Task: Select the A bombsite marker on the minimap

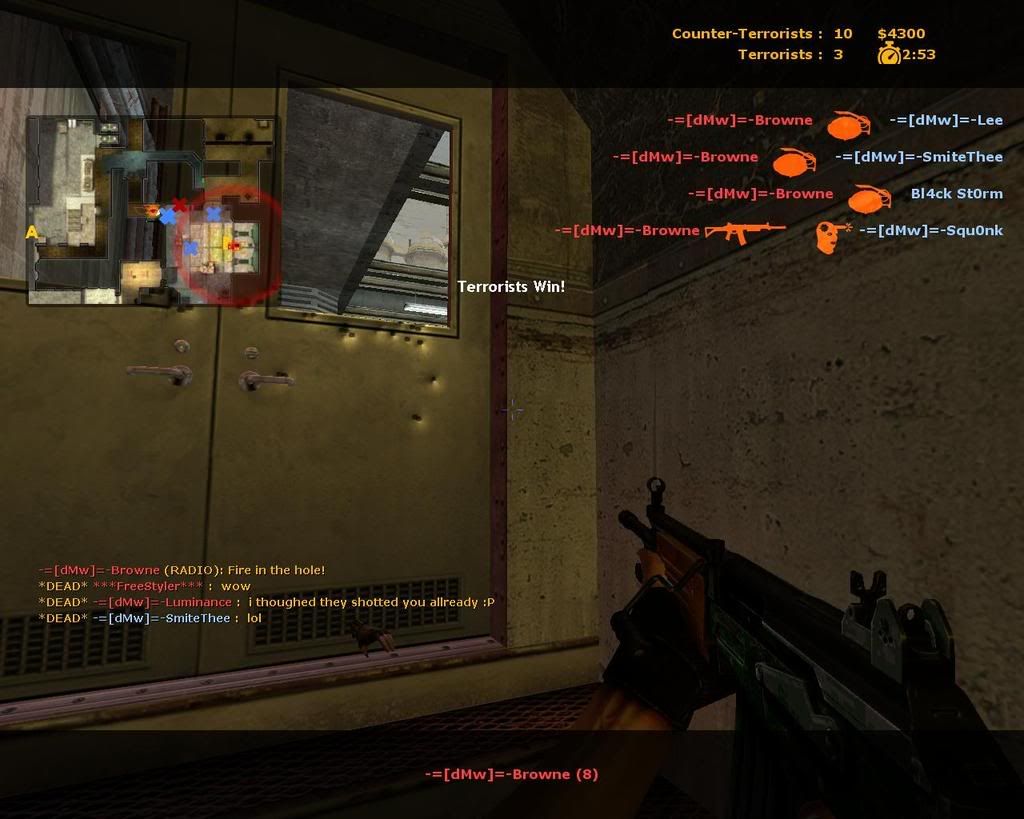Action: pyautogui.click(x=32, y=233)
